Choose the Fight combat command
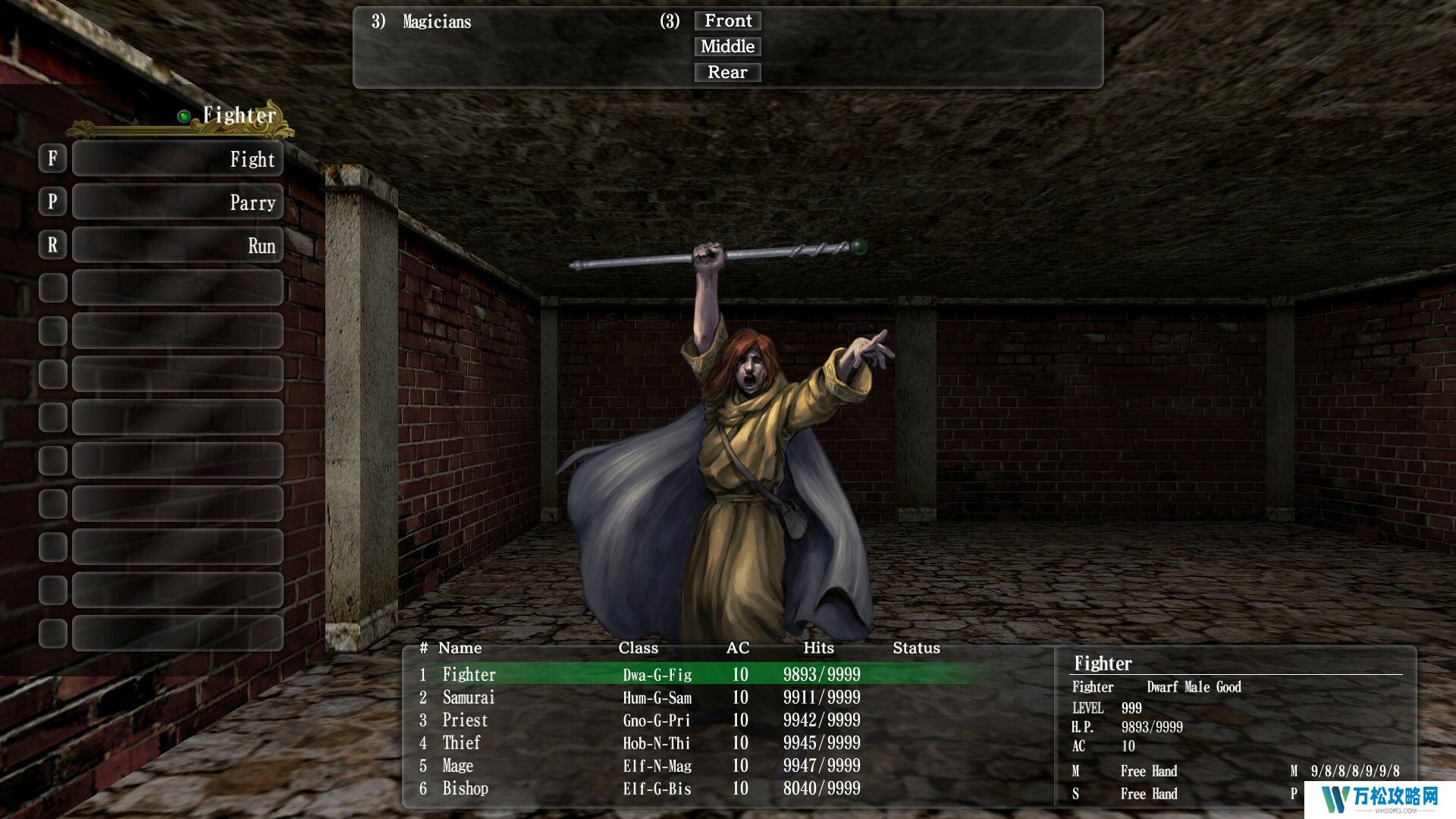The width and height of the screenshot is (1456, 819). click(x=177, y=159)
